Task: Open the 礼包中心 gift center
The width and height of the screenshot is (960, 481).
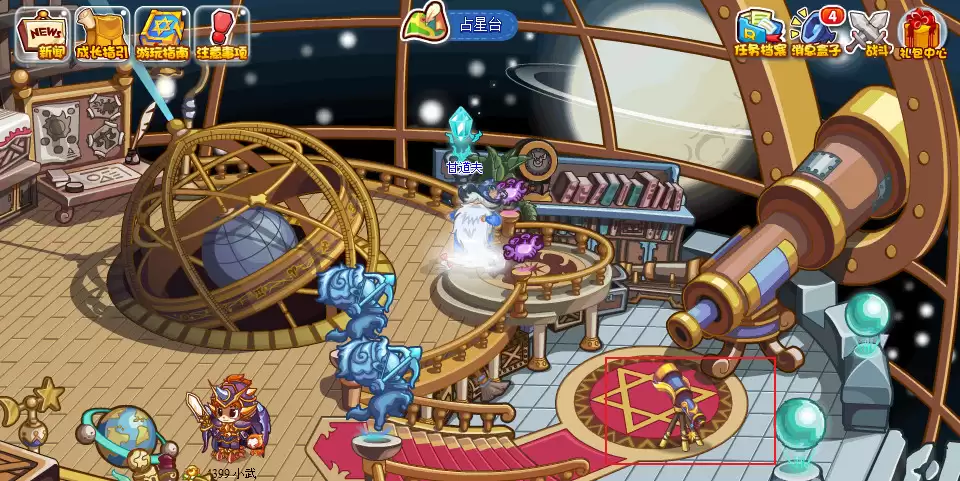Action: 923,33
